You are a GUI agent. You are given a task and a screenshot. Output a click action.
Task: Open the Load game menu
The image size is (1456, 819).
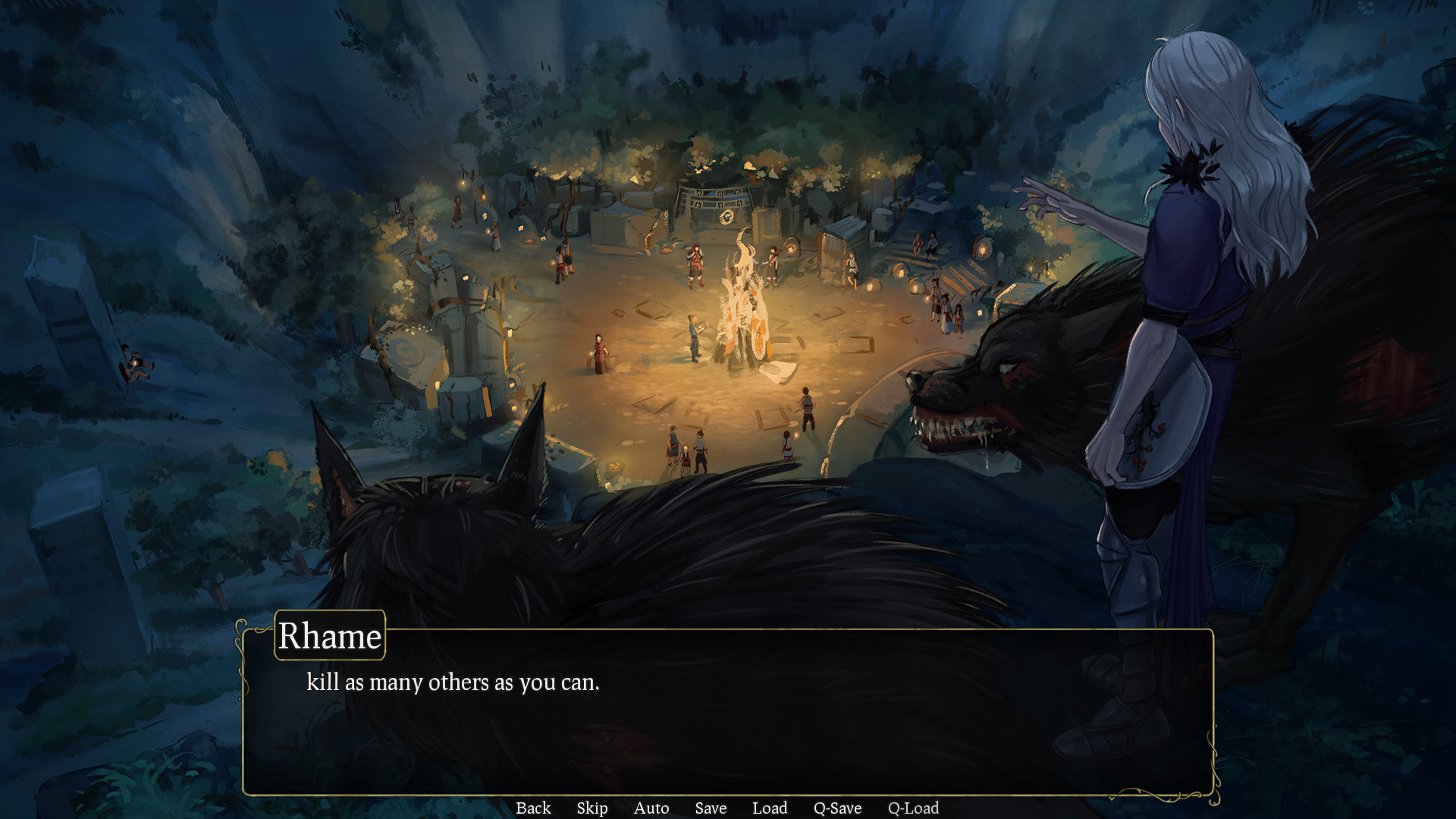tap(770, 808)
